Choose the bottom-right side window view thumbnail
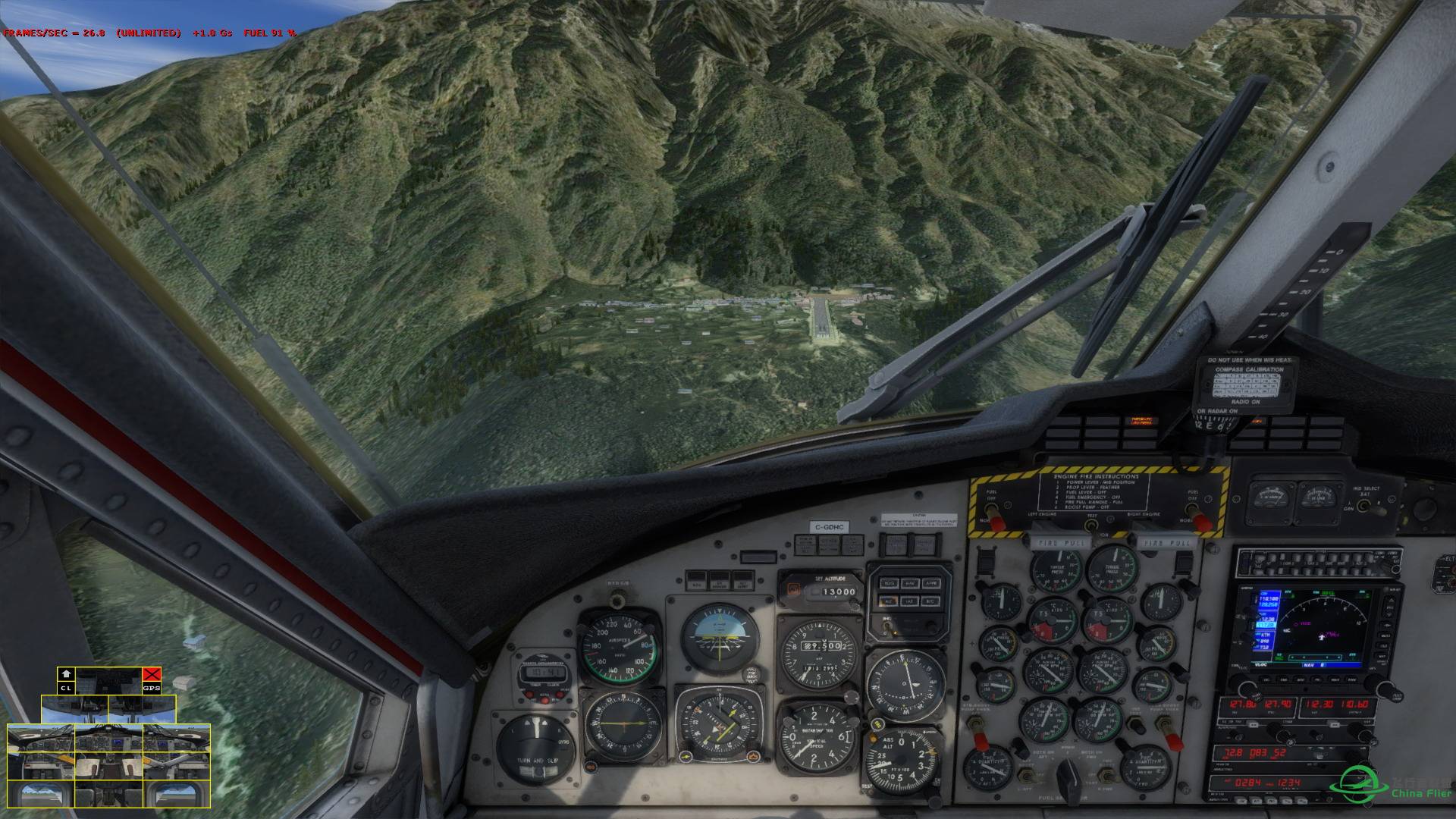This screenshot has width=1456, height=819. click(x=176, y=794)
